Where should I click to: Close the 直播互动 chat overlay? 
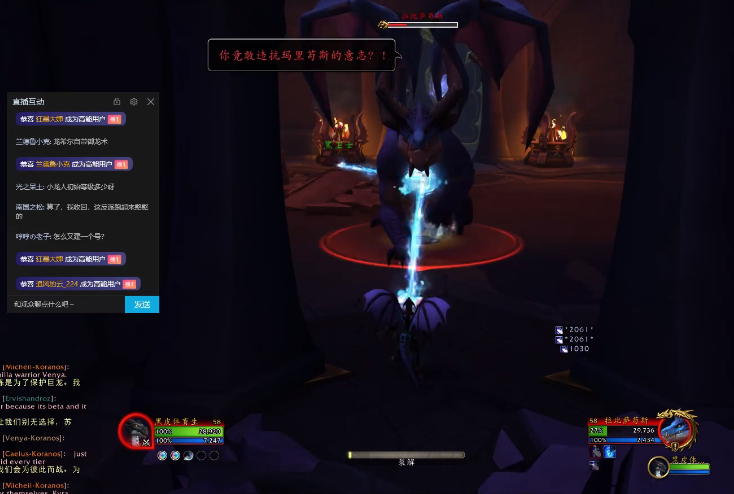[x=151, y=102]
